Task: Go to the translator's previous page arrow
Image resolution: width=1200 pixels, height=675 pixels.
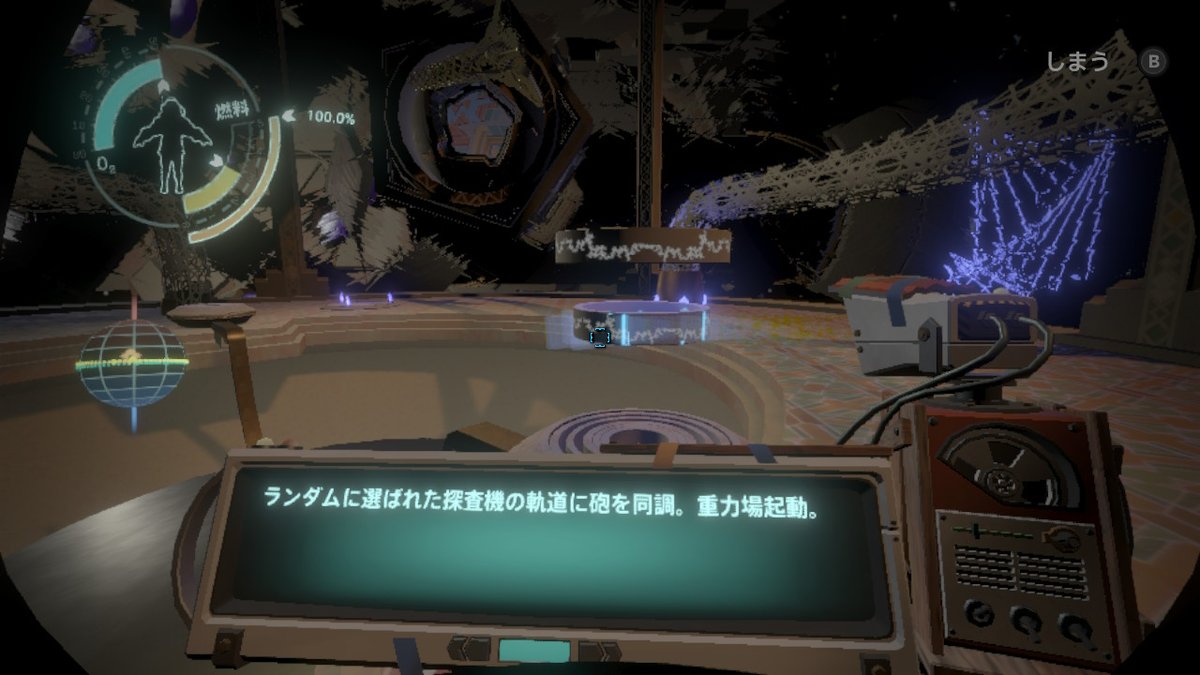Action: coord(468,648)
